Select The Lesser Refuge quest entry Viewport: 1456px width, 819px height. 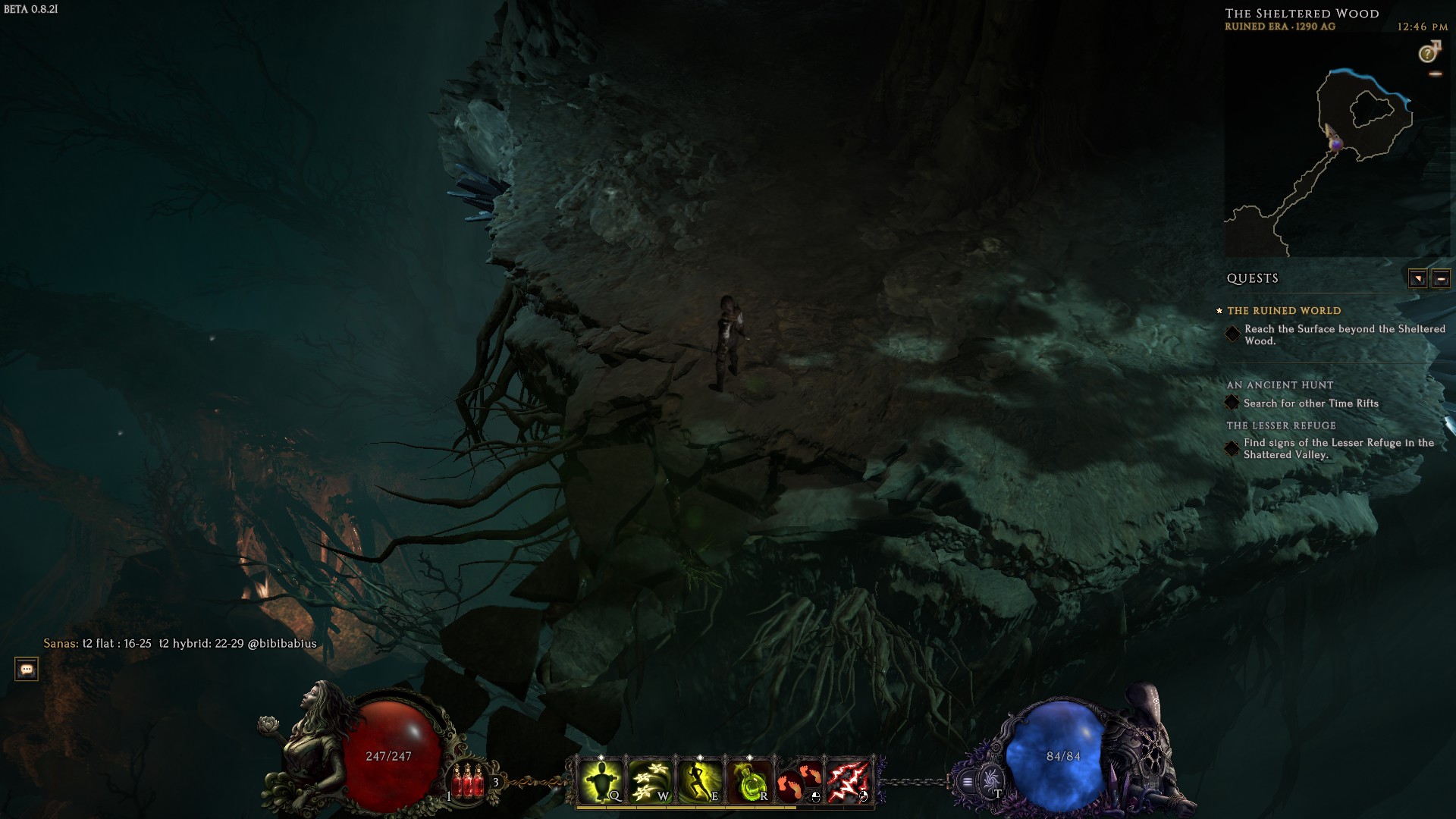[1281, 425]
